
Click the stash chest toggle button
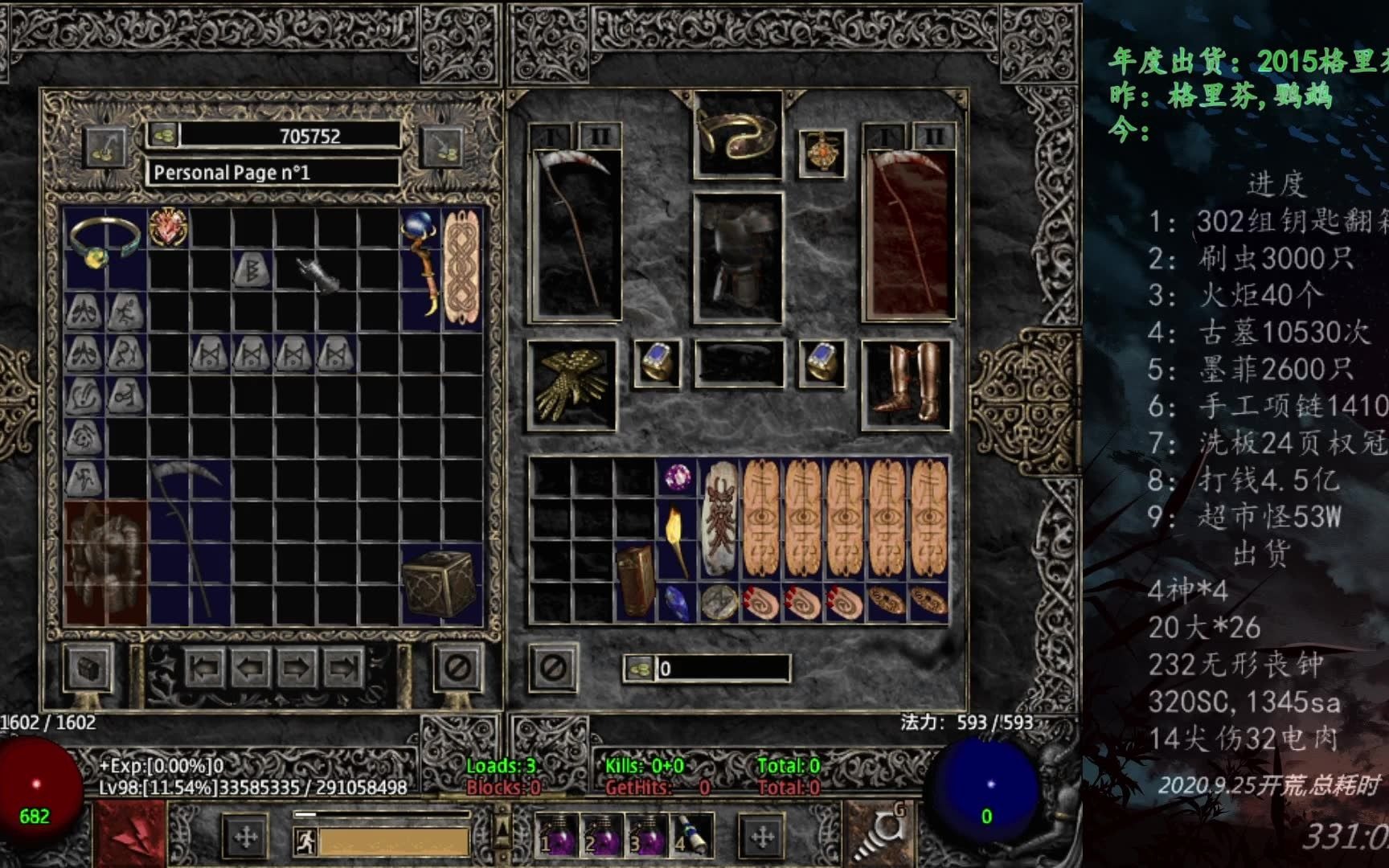click(88, 667)
